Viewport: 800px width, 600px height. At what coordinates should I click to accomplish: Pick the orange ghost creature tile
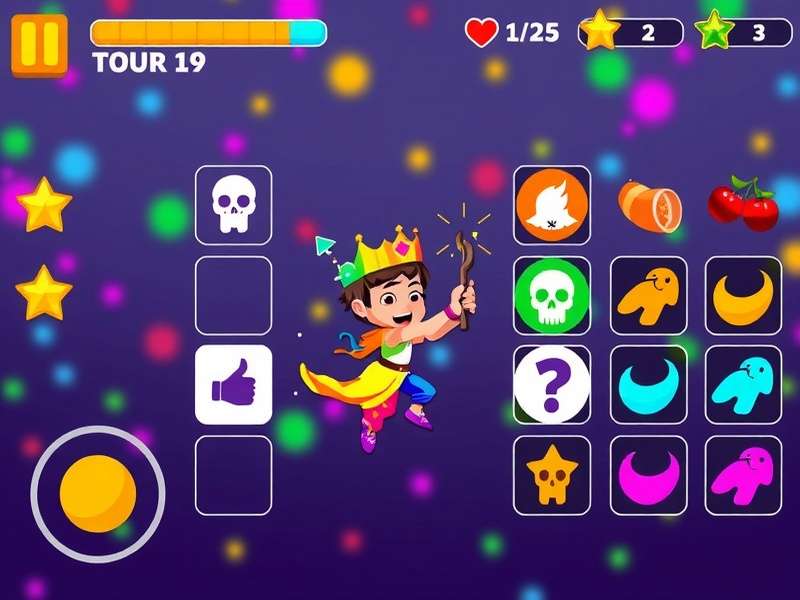[648, 295]
